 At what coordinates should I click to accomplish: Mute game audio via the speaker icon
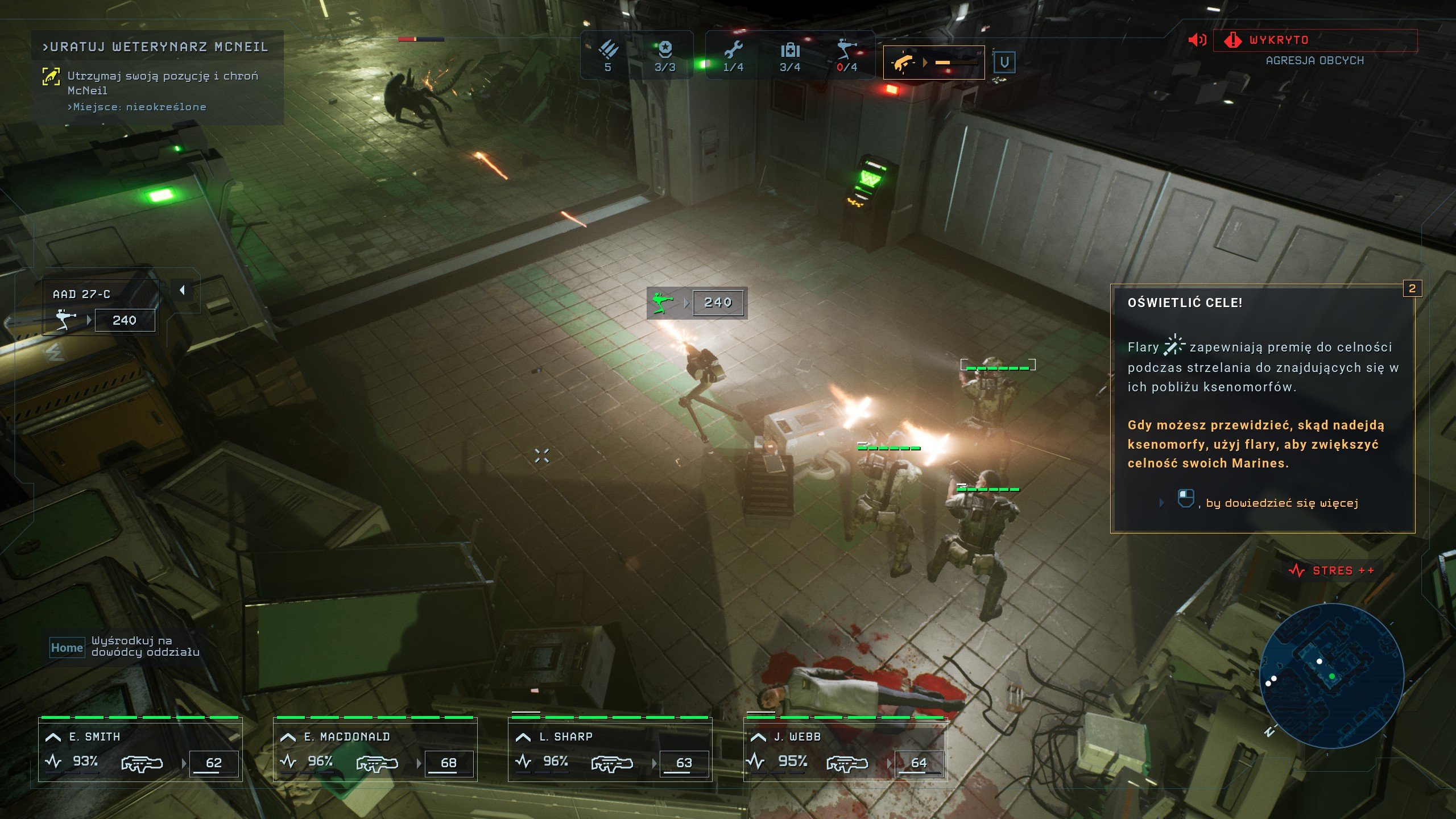(1197, 40)
